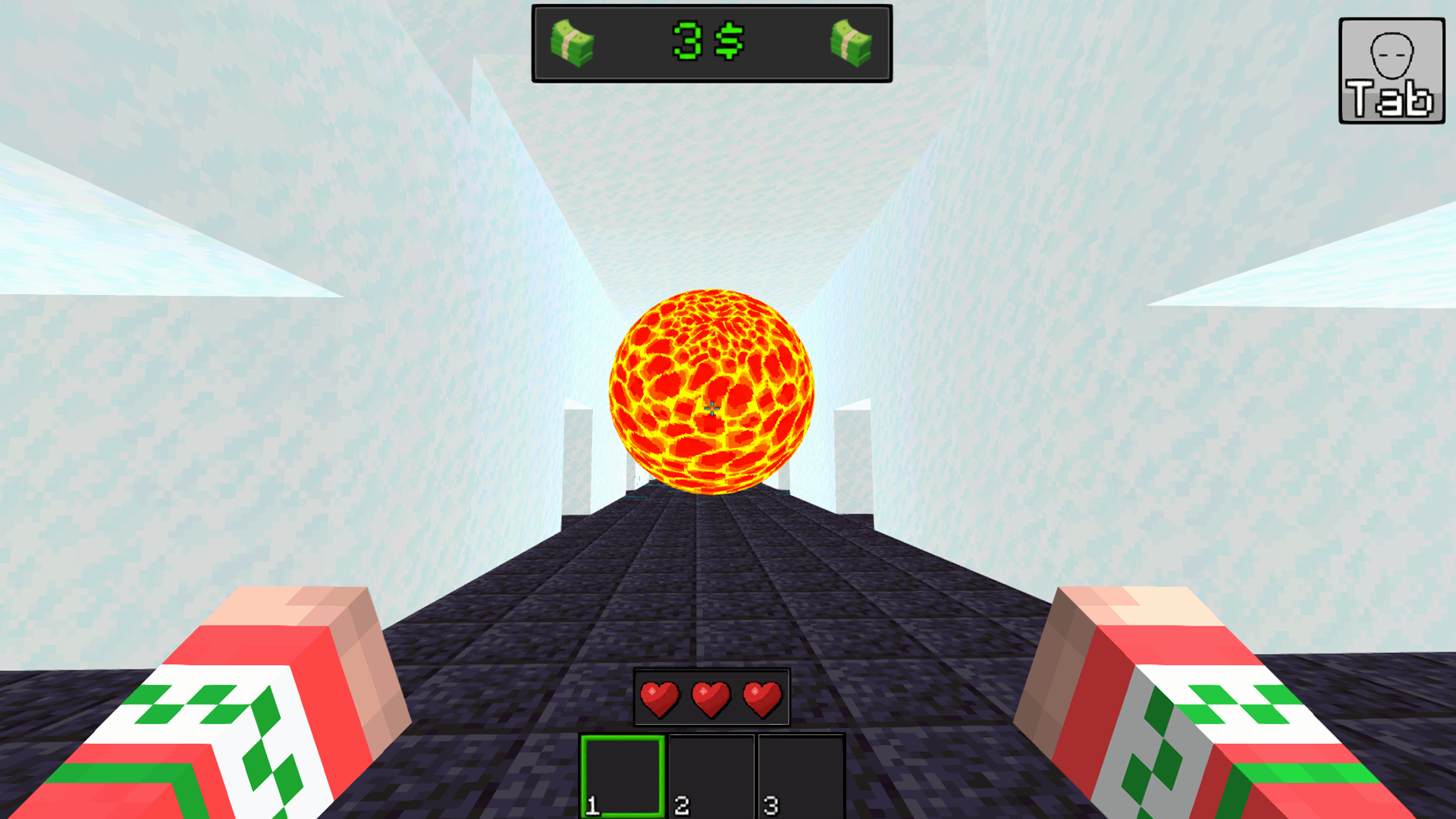Click the crosshair at screen center
Viewport: 1456px width, 819px height.
coord(711,408)
